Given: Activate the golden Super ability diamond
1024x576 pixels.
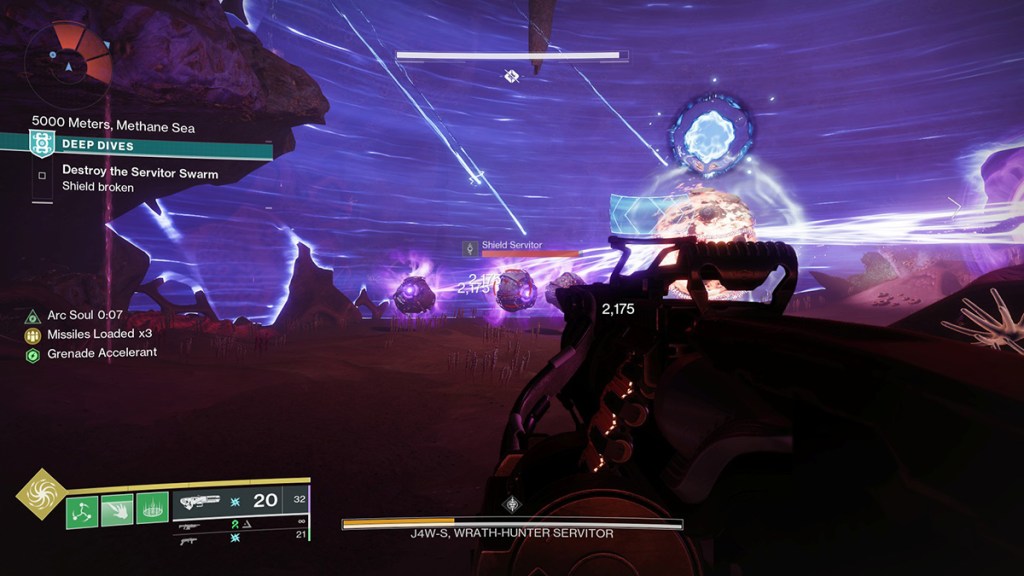Looking at the screenshot, I should (41, 494).
